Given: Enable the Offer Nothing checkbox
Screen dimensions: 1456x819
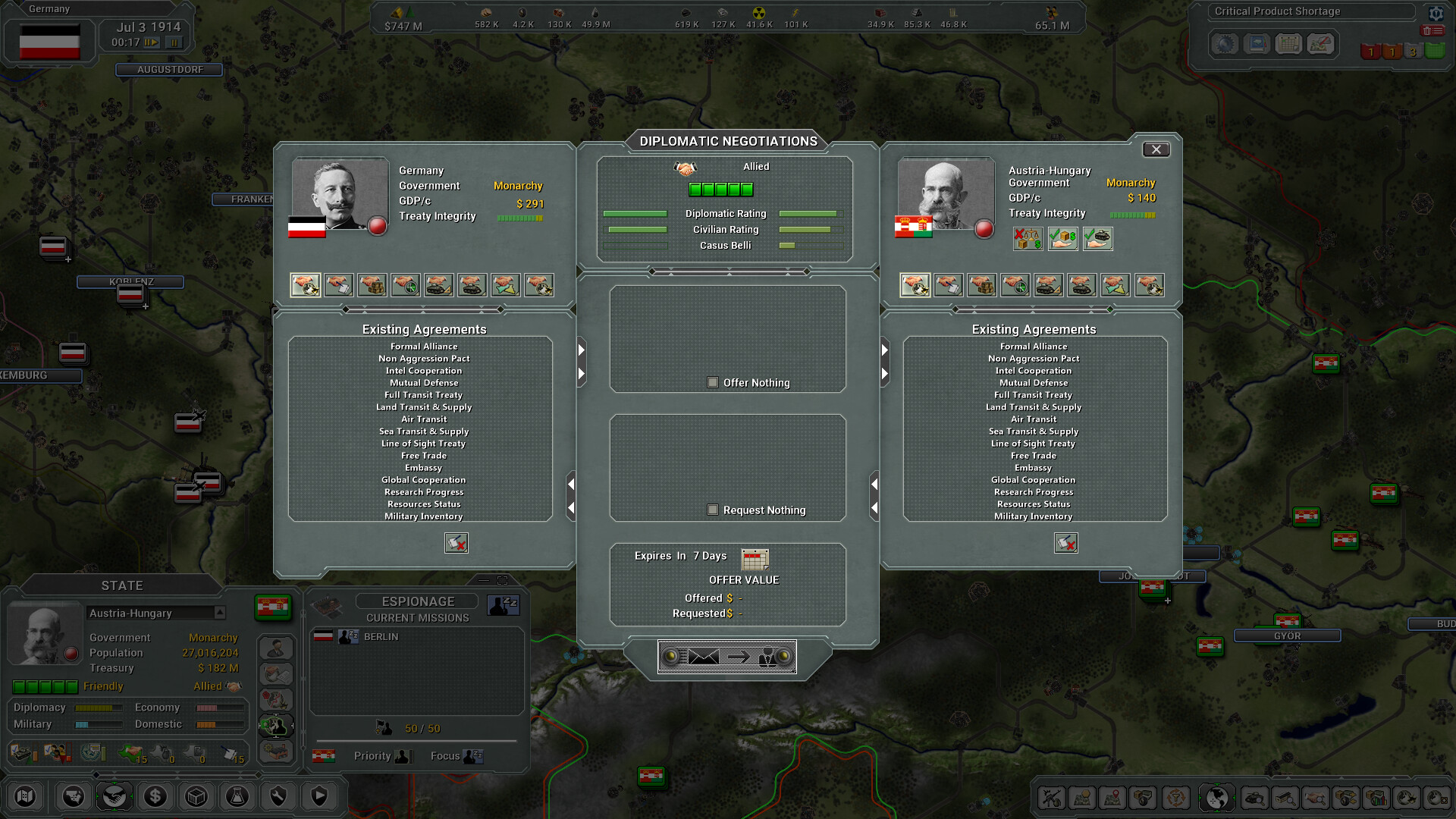Looking at the screenshot, I should 713,383.
